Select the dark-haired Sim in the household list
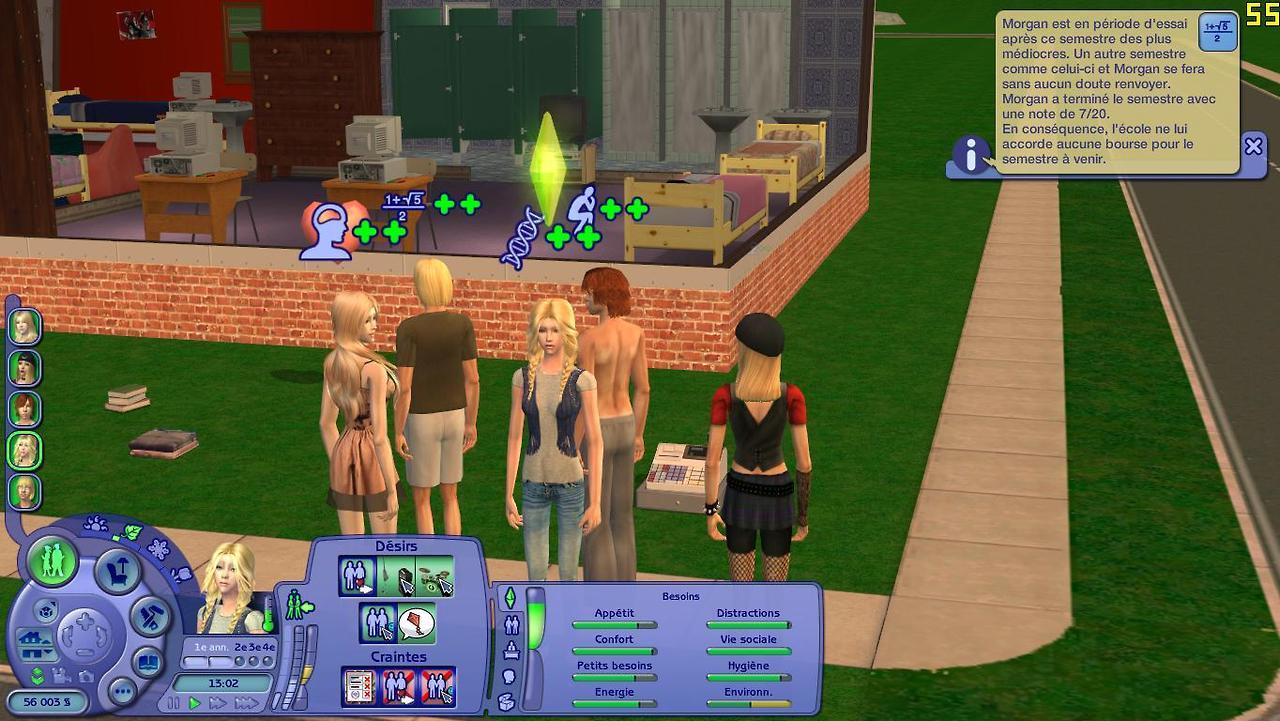Viewport: 1280px width, 721px height. 24,368
